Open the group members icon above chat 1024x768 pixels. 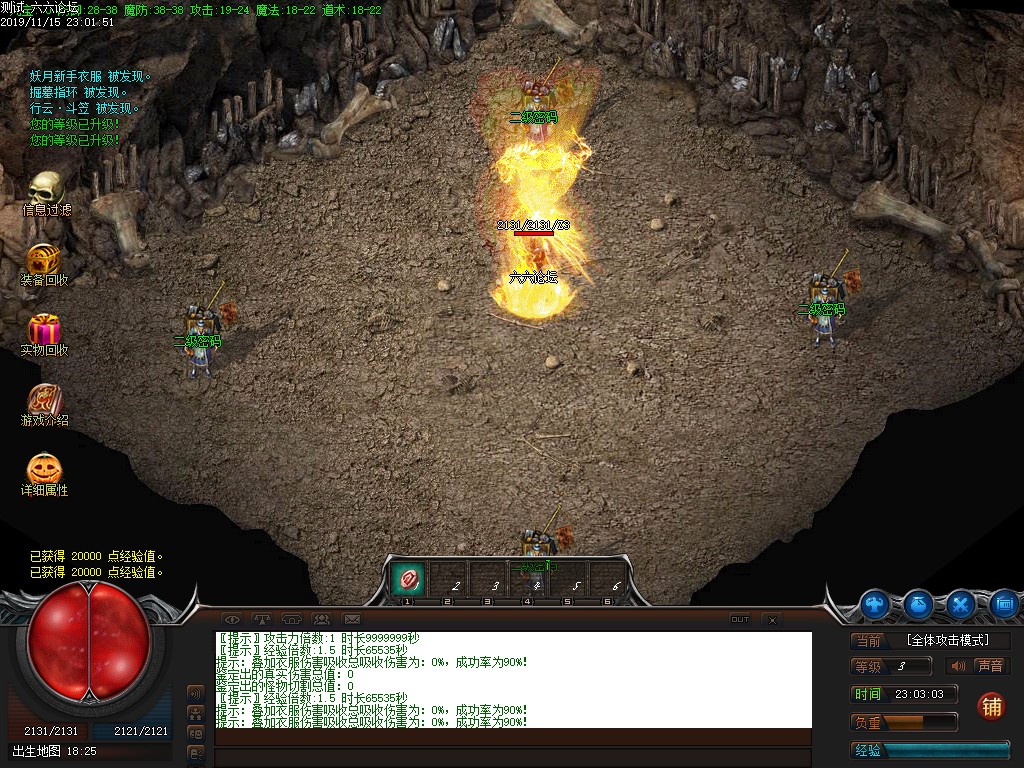tap(321, 619)
